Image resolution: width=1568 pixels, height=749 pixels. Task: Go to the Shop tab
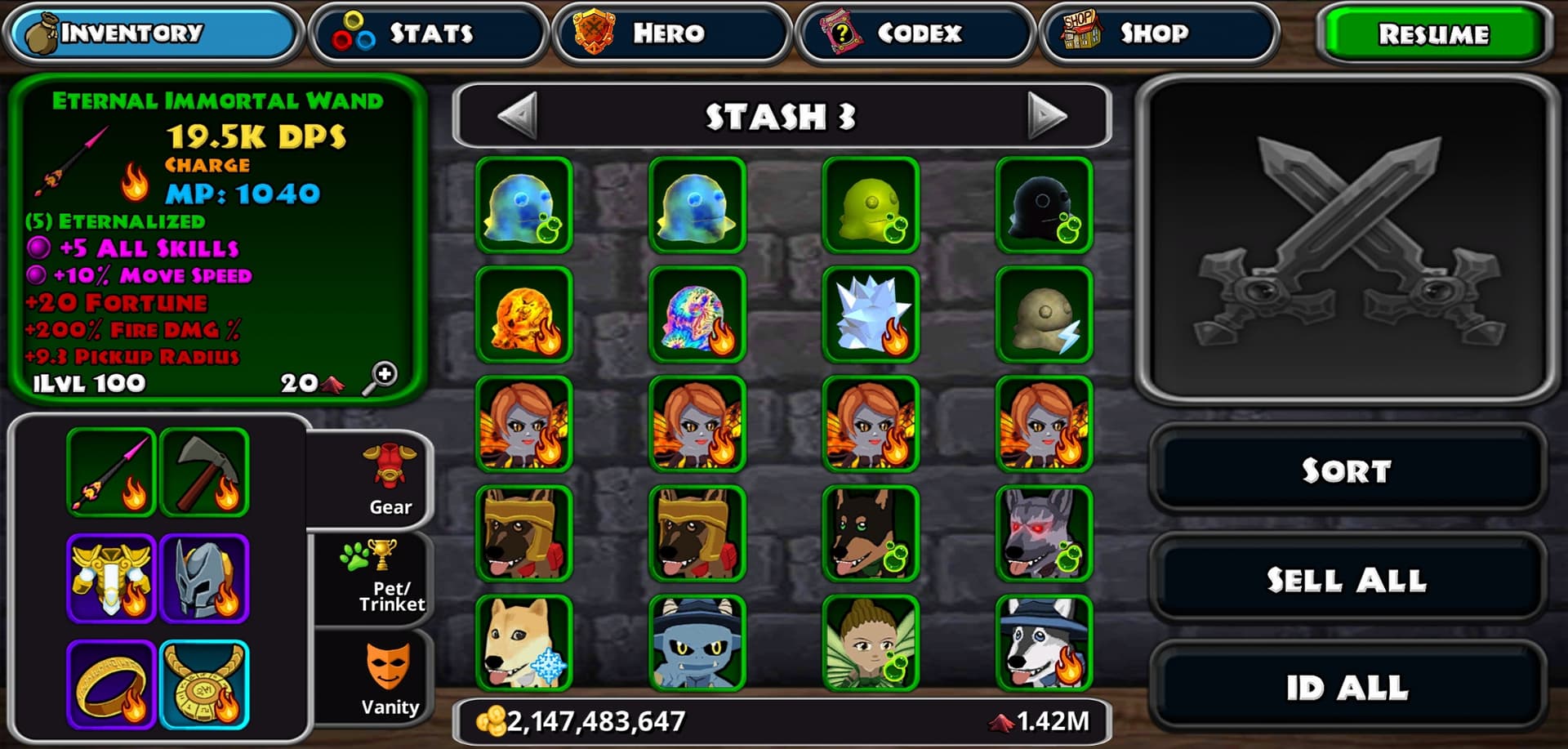coord(1158,33)
